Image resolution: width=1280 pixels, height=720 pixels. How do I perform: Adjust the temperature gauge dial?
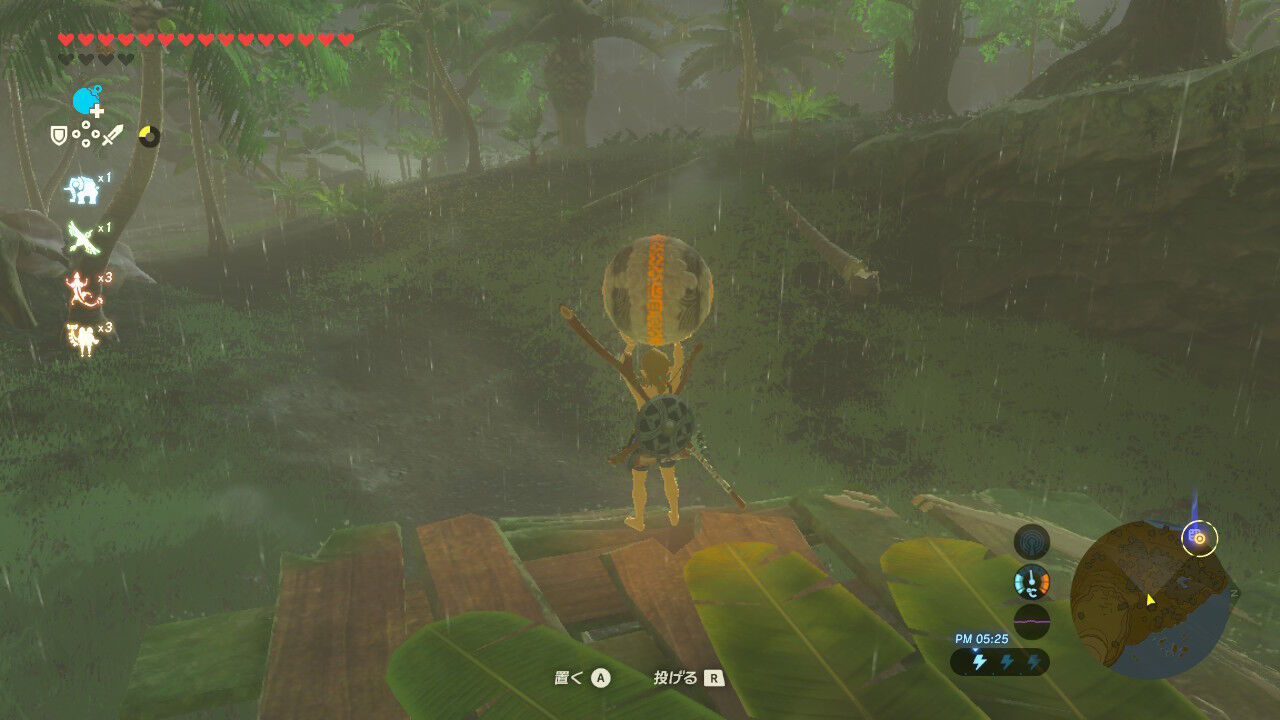tap(1033, 581)
